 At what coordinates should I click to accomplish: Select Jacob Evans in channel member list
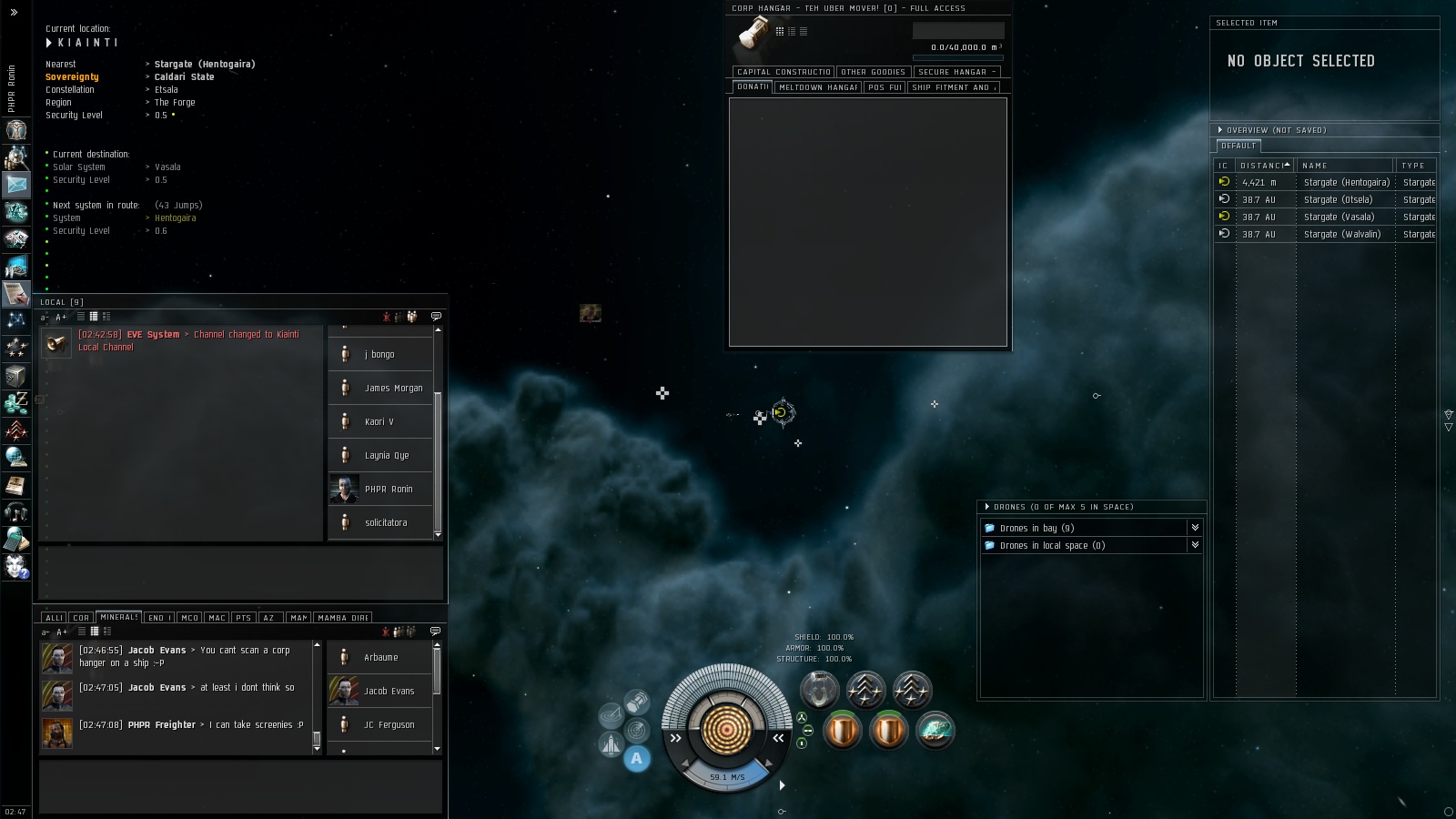tap(389, 691)
